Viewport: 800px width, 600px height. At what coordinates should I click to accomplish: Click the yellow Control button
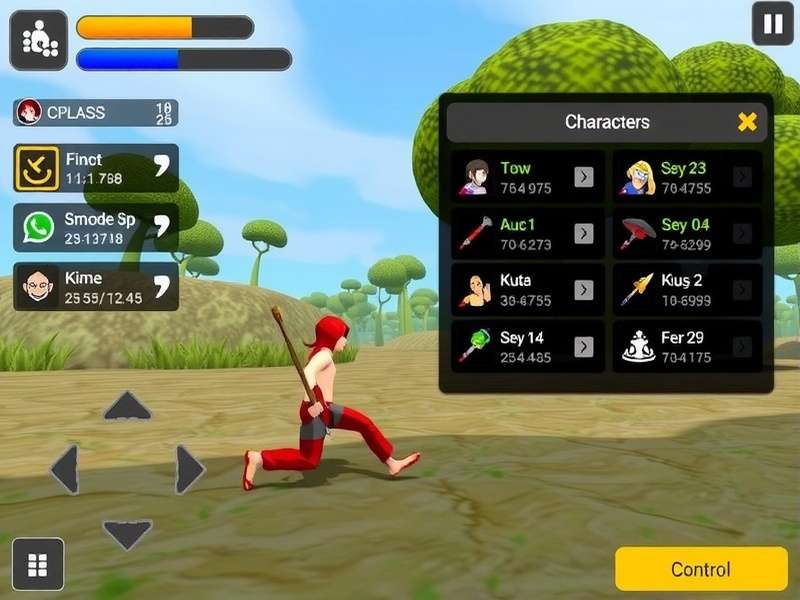(x=701, y=569)
